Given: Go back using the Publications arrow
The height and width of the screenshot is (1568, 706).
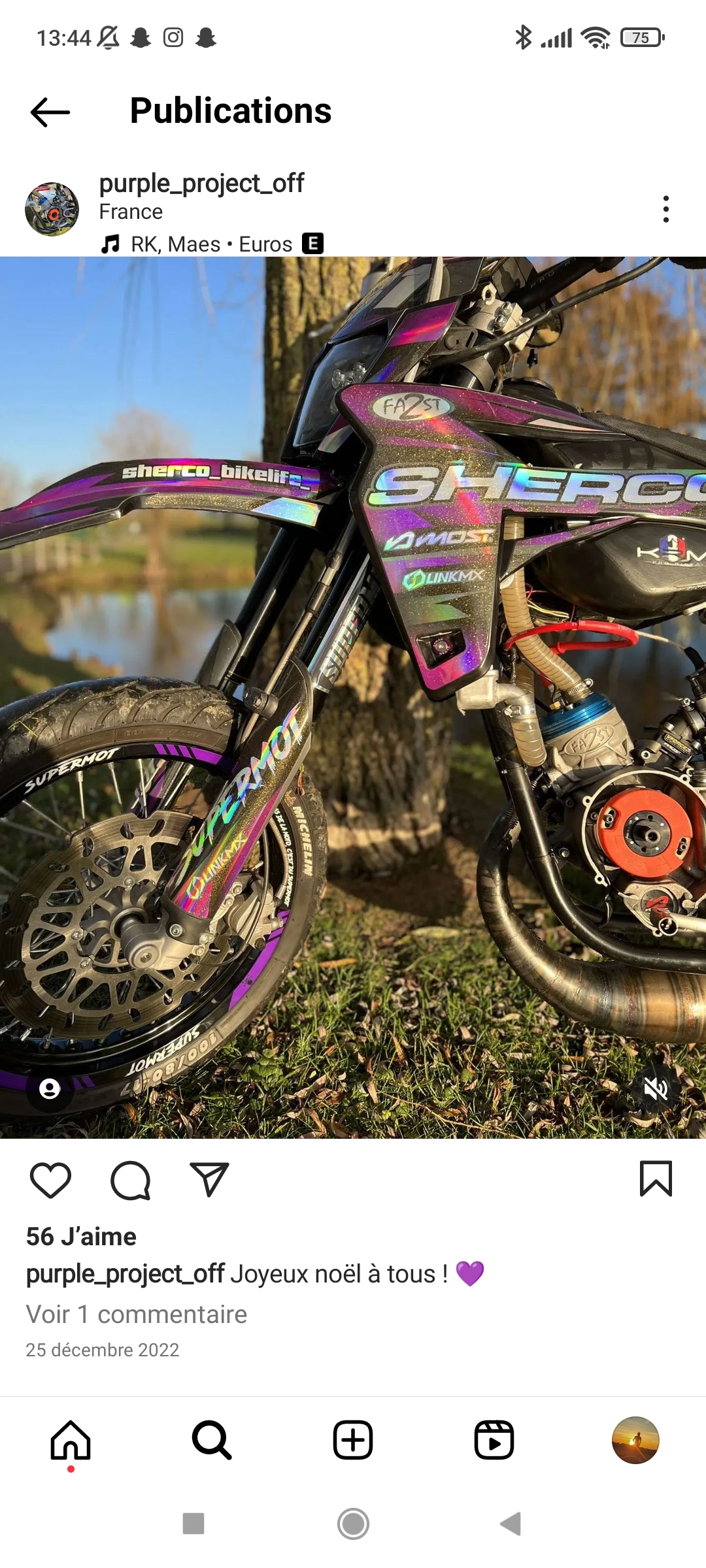Looking at the screenshot, I should (x=50, y=112).
